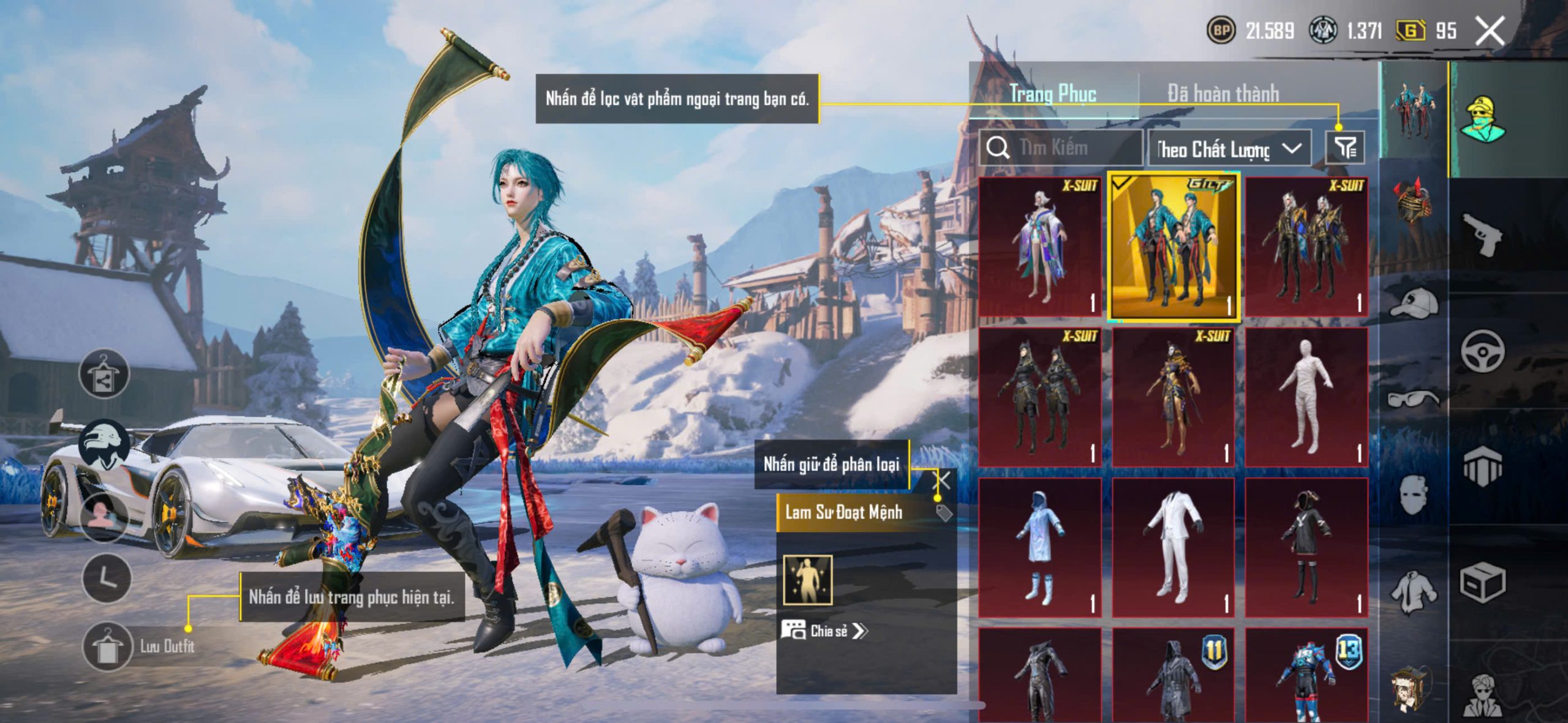Open the Đã hoàn thành tab
Screen dimensions: 1568x723
1223,94
